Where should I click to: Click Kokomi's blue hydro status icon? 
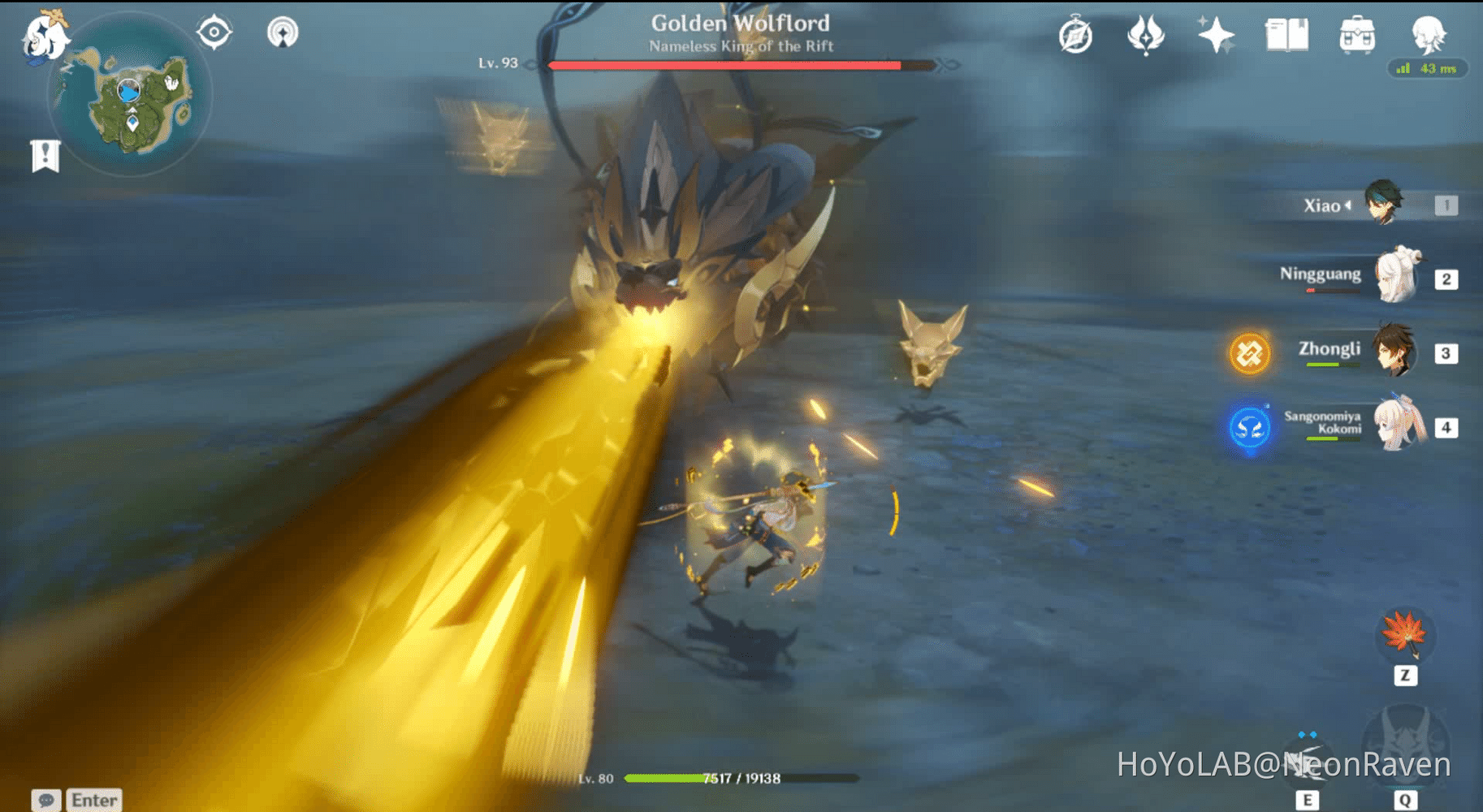[1249, 429]
